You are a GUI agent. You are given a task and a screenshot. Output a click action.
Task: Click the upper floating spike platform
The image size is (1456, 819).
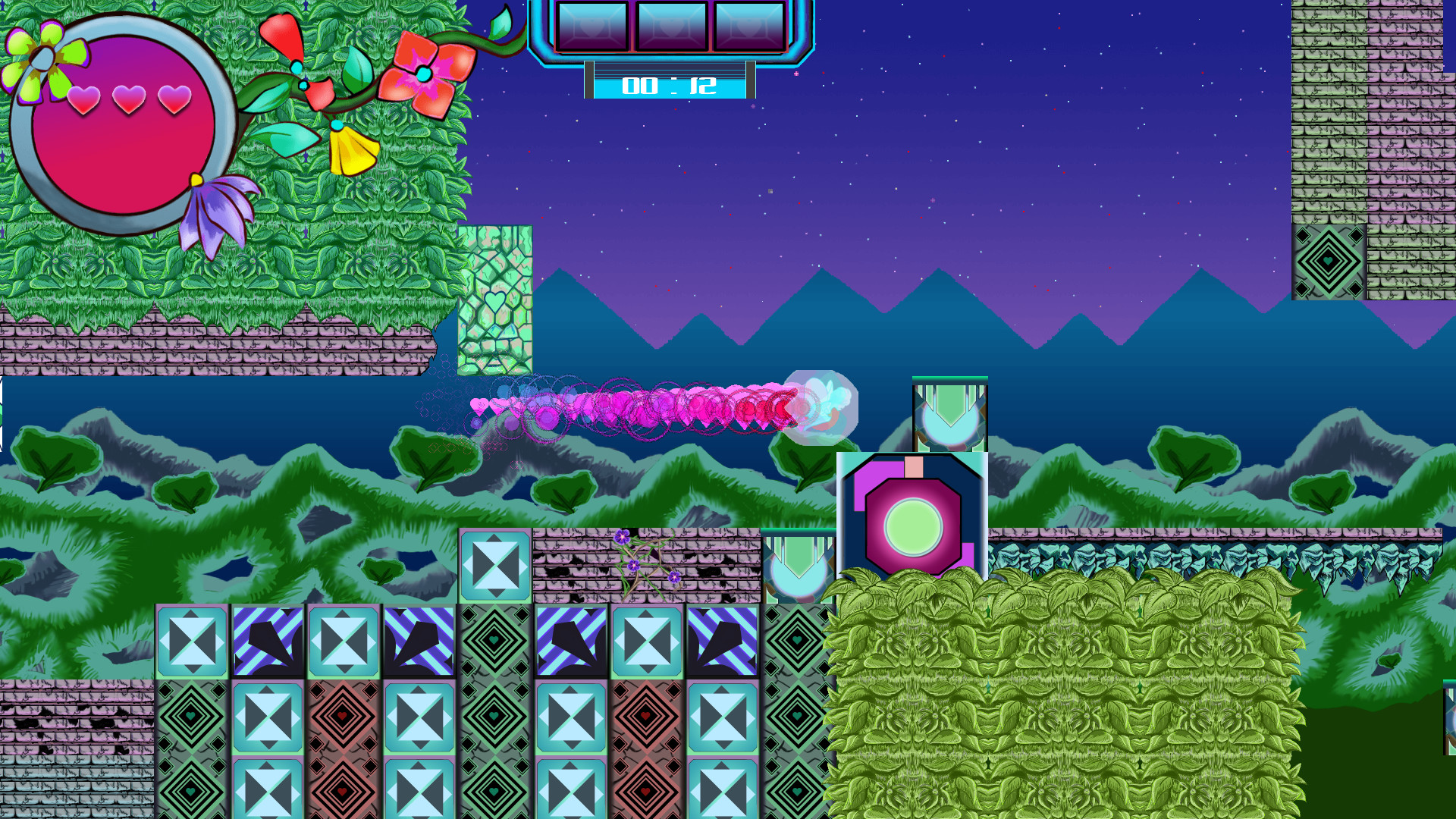(x=948, y=413)
